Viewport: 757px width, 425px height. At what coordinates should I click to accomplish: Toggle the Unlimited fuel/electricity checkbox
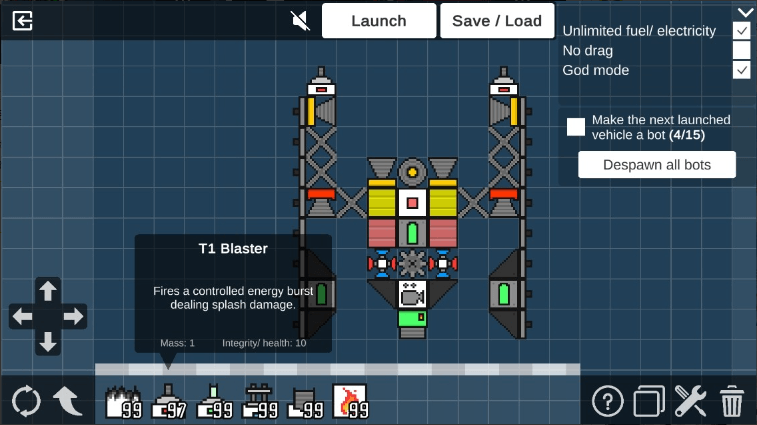(x=741, y=31)
